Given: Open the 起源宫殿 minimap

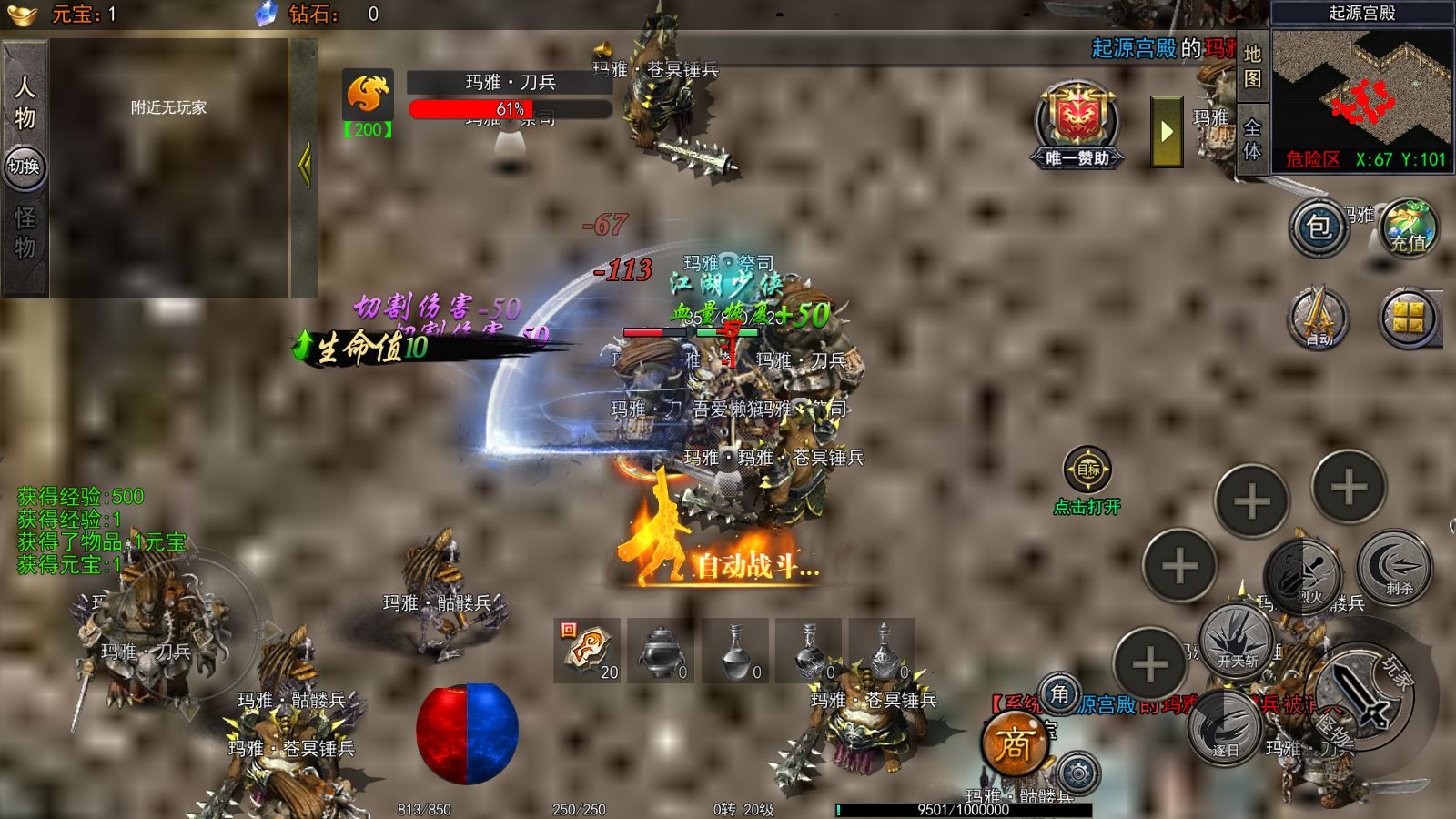Looking at the screenshot, I should [1361, 89].
